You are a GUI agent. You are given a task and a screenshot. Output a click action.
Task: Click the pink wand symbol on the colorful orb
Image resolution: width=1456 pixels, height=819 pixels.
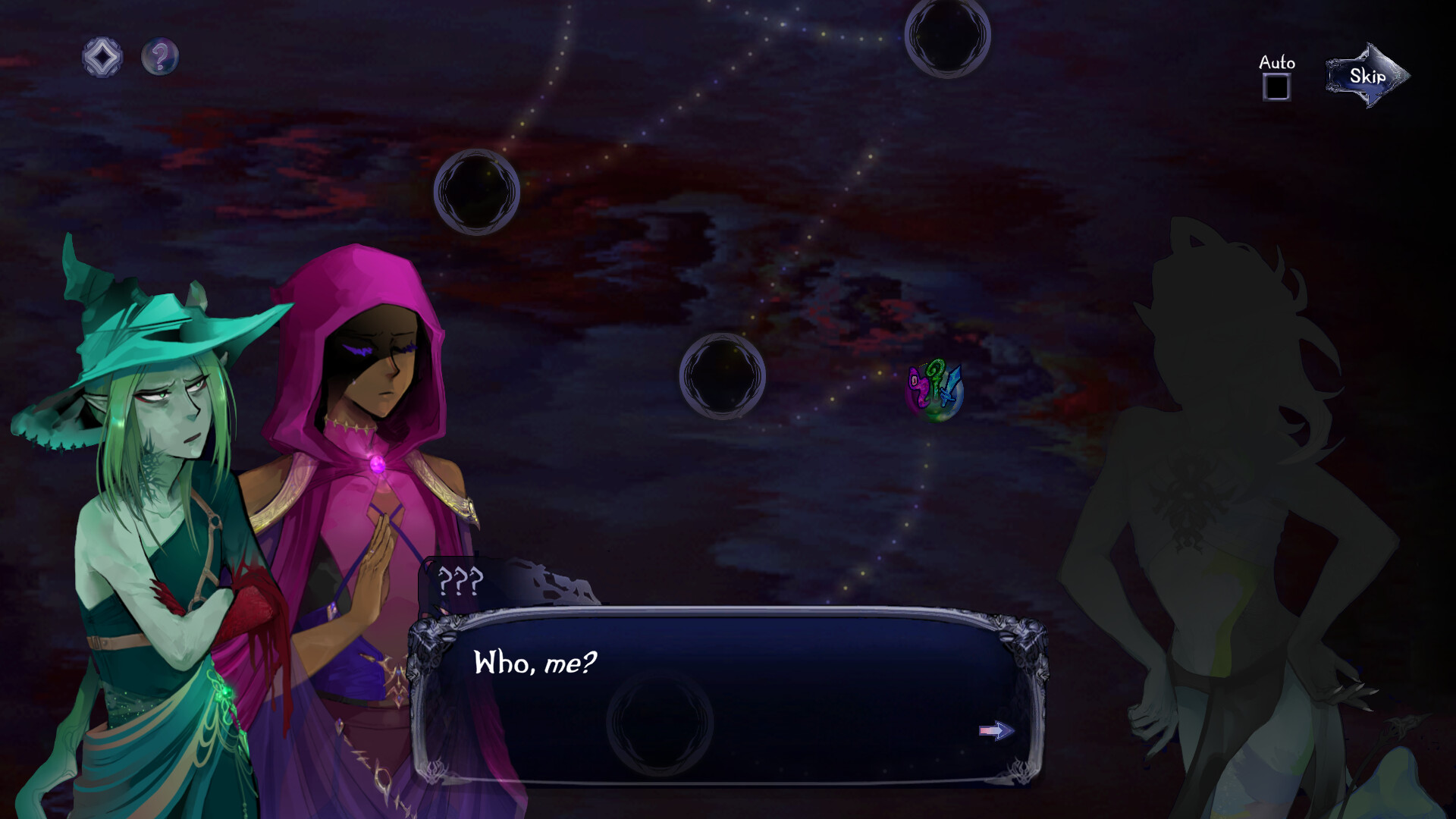pos(920,387)
